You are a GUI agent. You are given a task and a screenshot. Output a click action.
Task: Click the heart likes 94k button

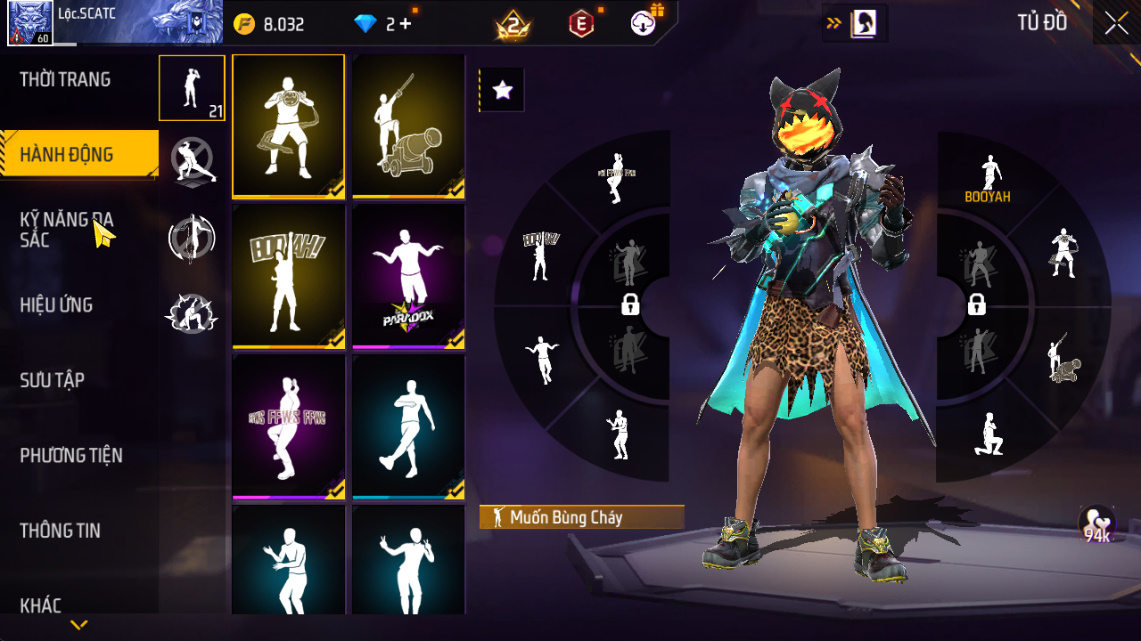pos(1097,524)
